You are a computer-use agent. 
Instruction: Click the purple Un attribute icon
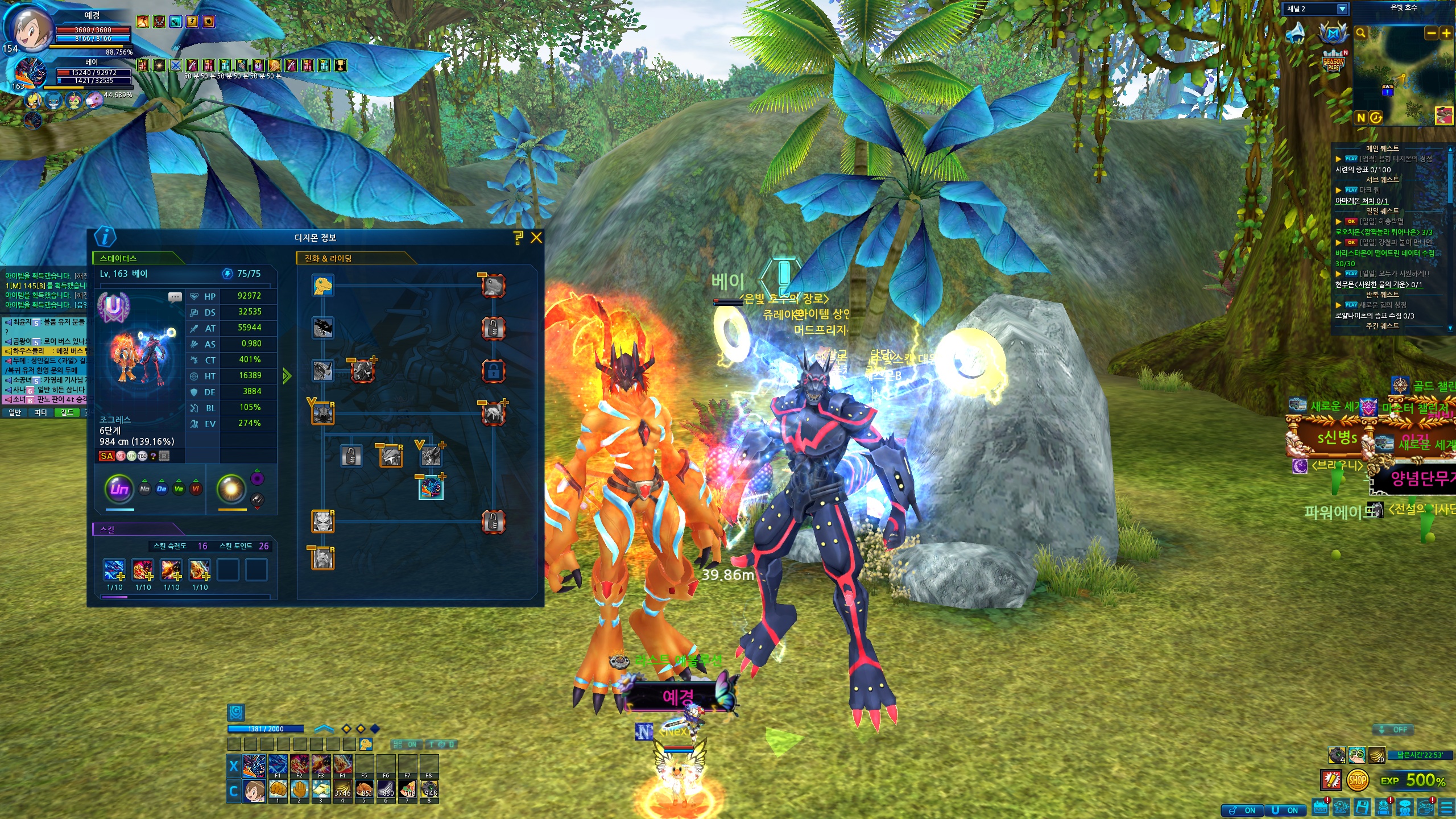click(x=119, y=488)
